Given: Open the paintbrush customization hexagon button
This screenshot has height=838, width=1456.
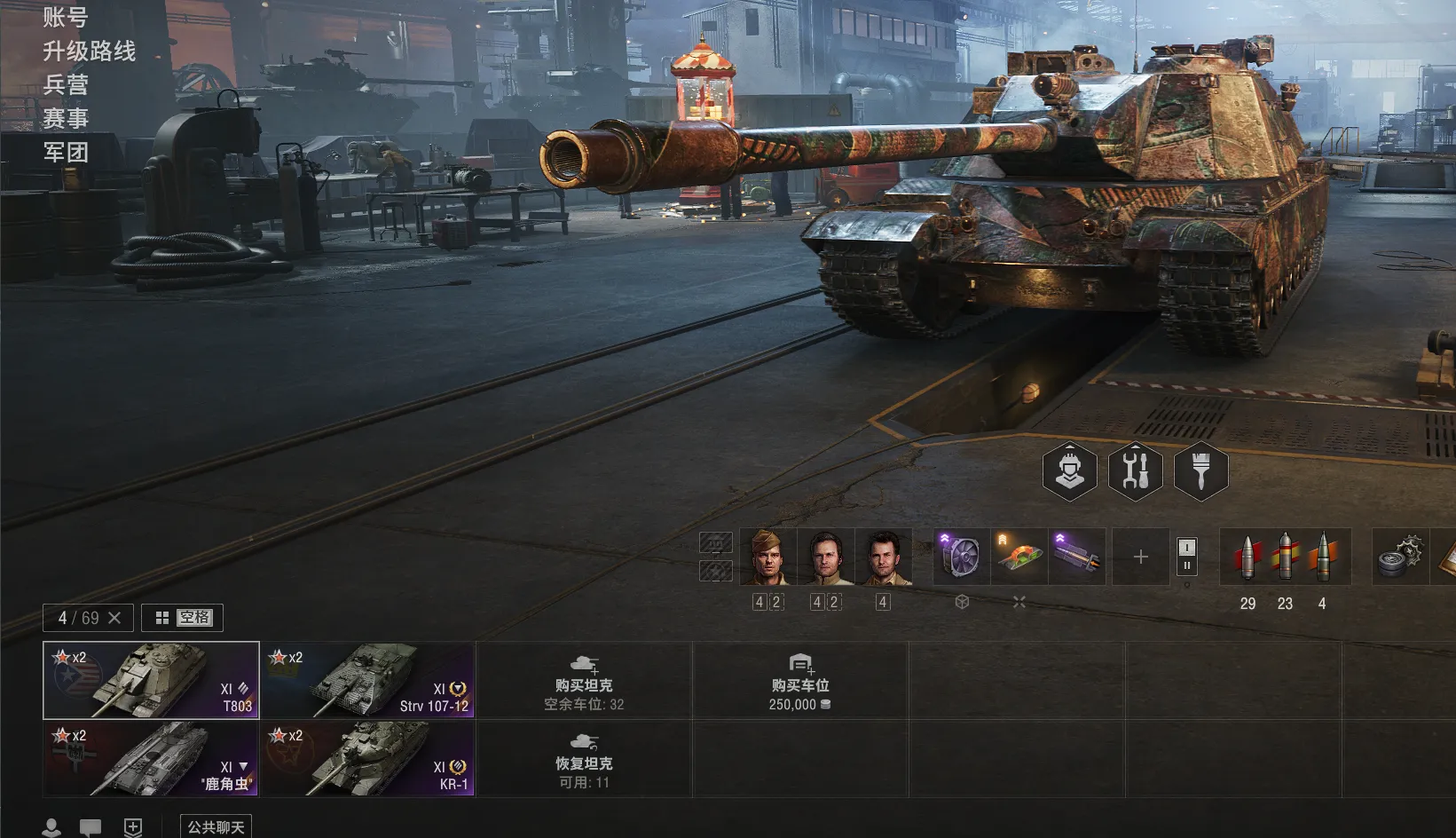Looking at the screenshot, I should click(x=1200, y=470).
